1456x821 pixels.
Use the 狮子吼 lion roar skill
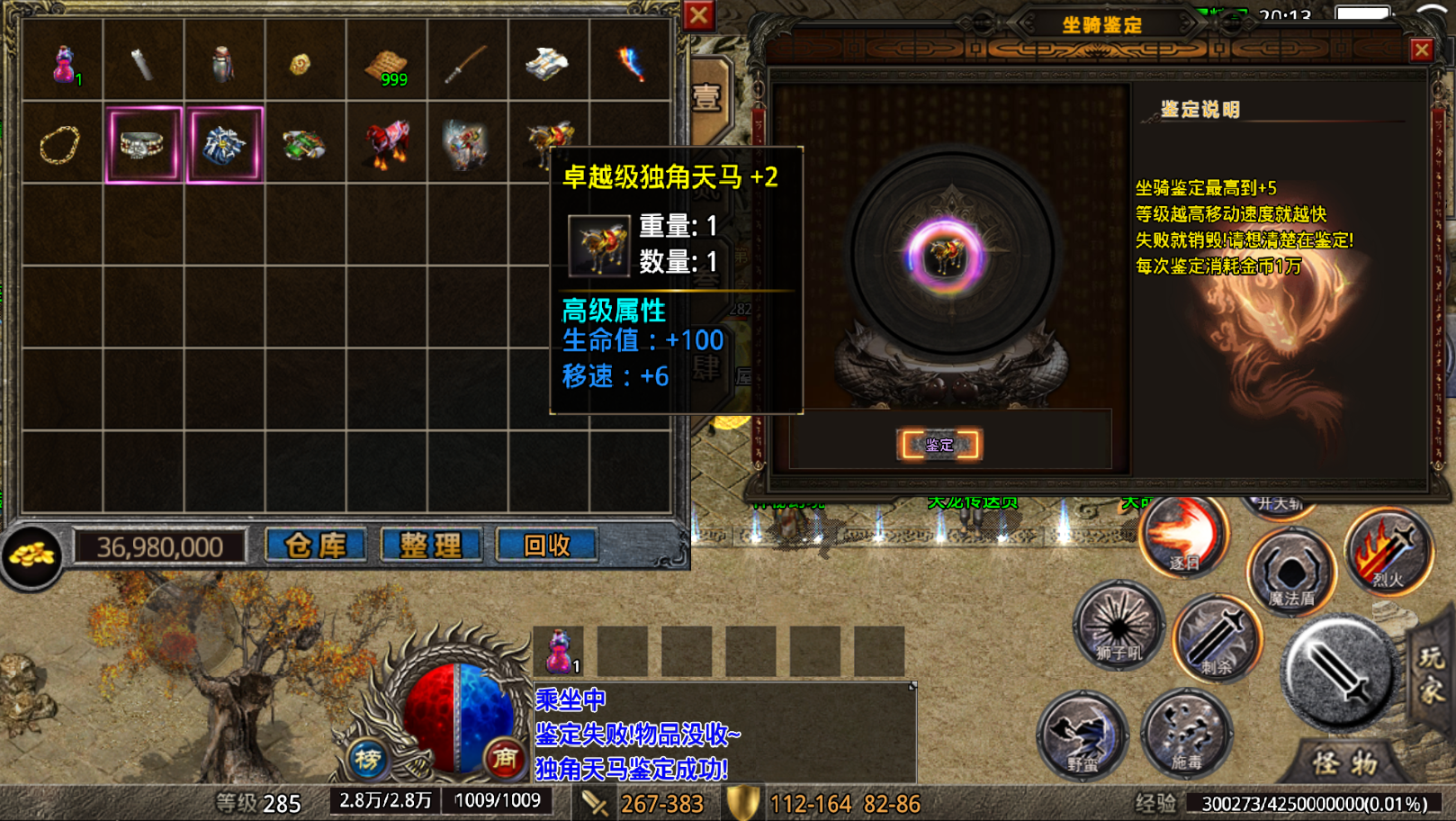click(x=1119, y=626)
